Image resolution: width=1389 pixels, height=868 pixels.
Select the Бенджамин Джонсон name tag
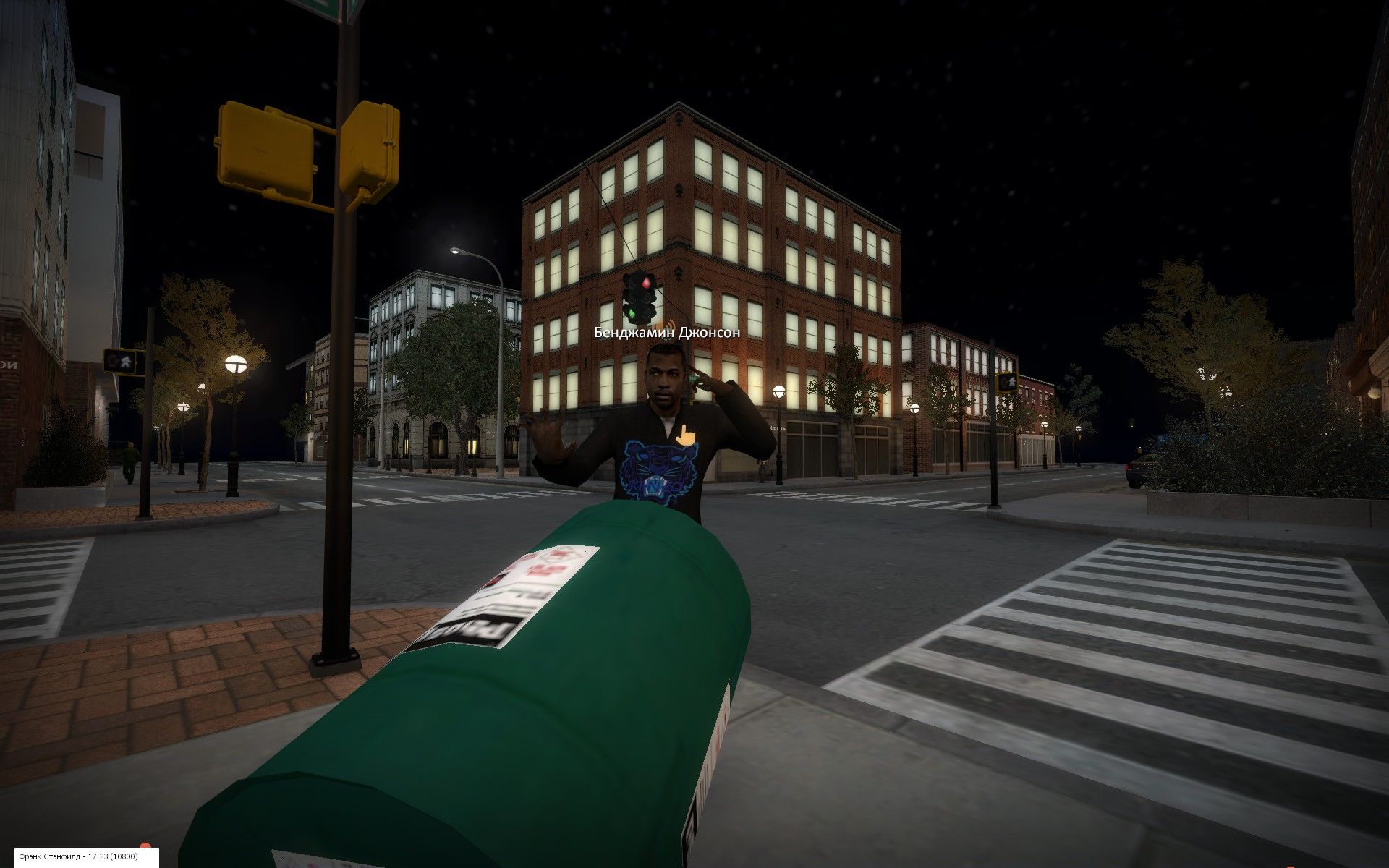(667, 333)
